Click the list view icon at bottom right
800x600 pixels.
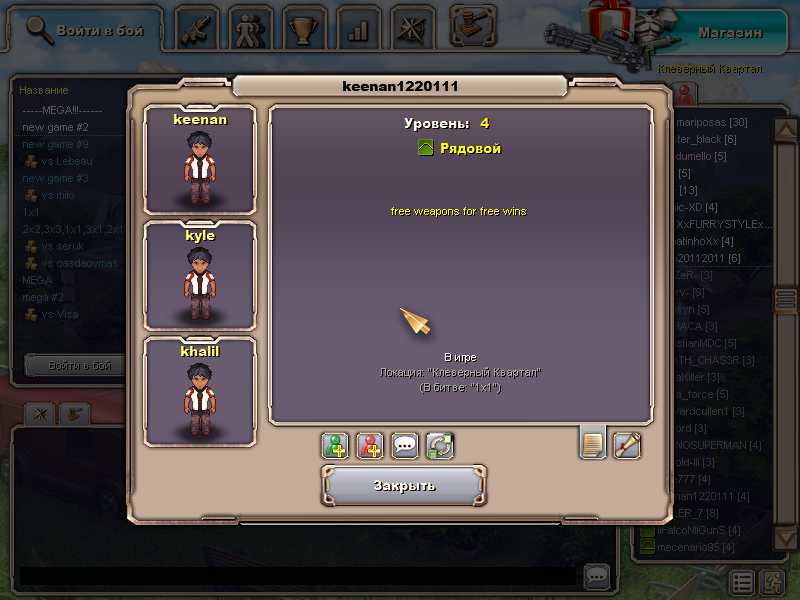pyautogui.click(x=741, y=582)
